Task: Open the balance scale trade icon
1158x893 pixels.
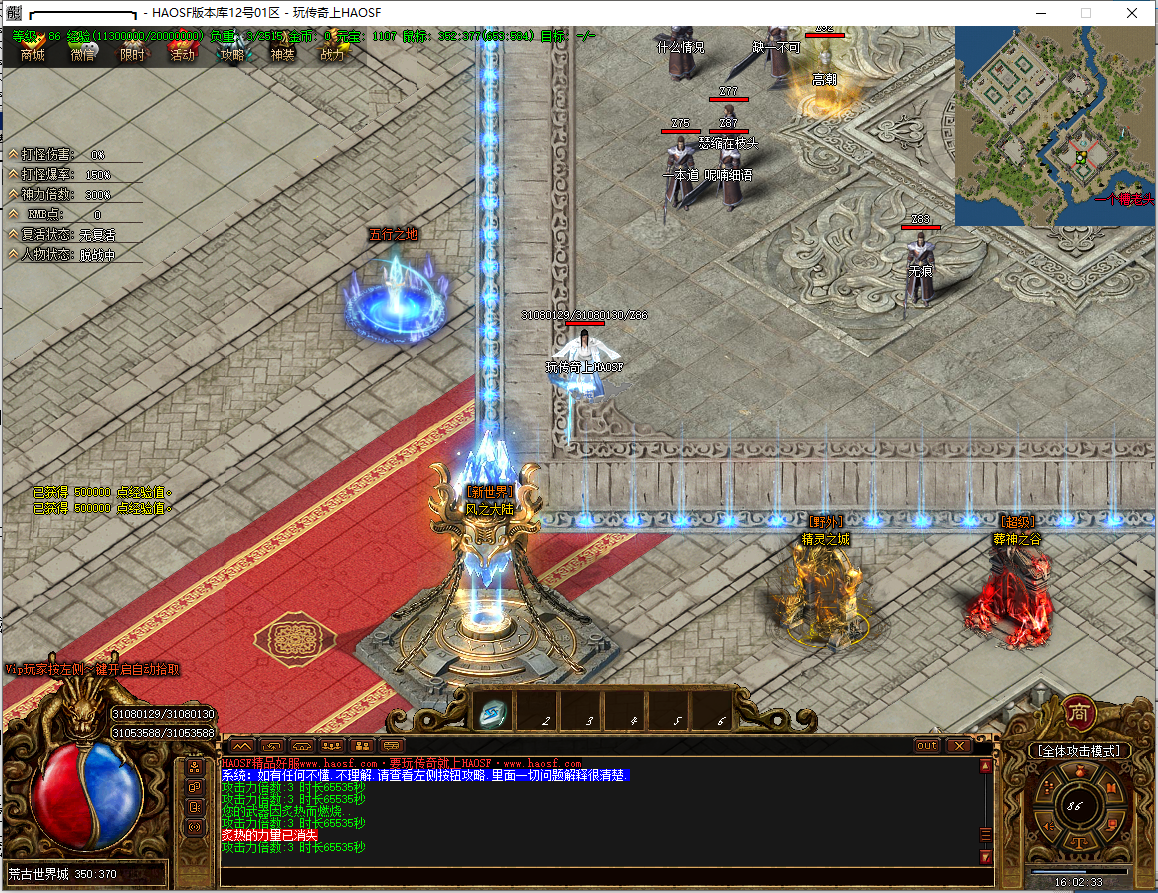Action: click(1078, 844)
